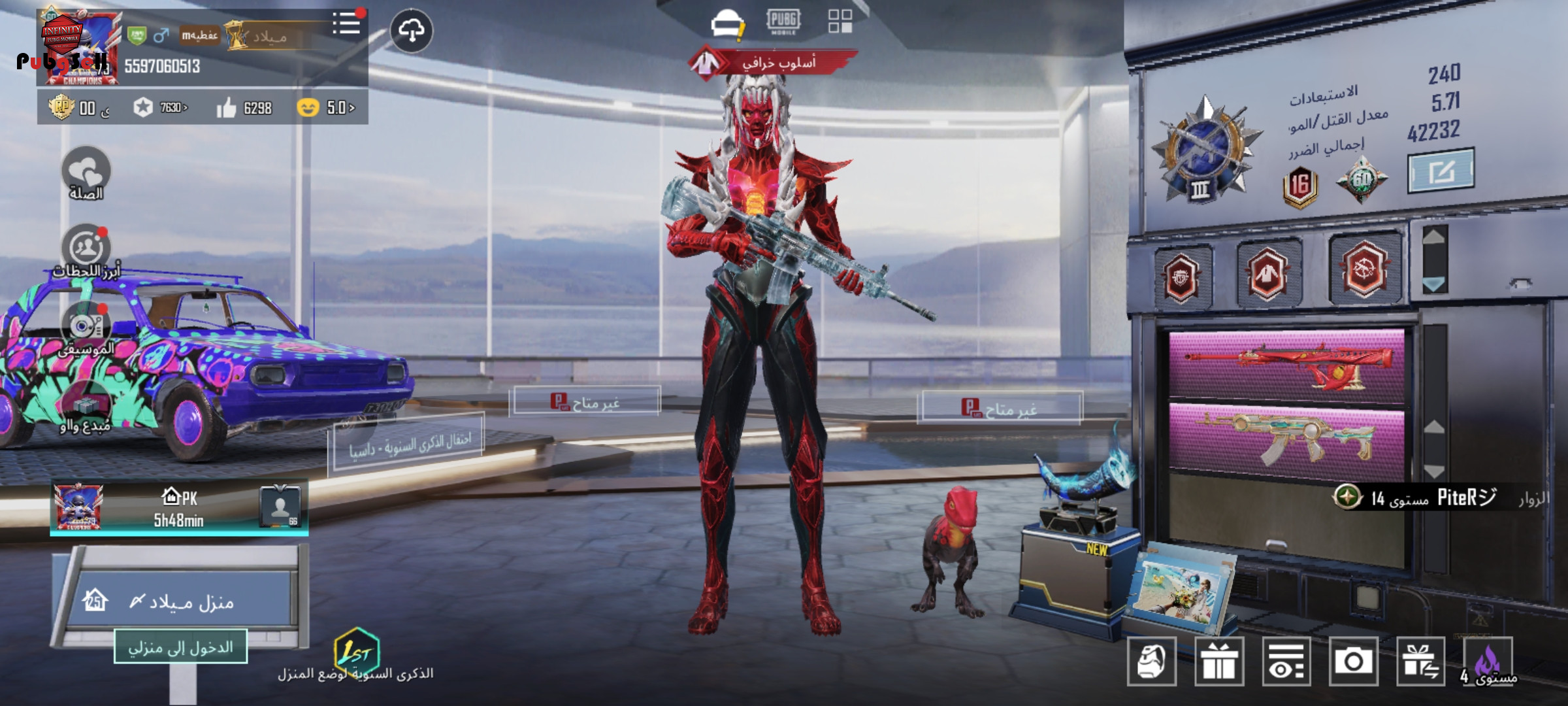The width and height of the screenshot is (1568, 706).
Task: Click الدخول إلى منزلي enter home button
Action: click(180, 647)
